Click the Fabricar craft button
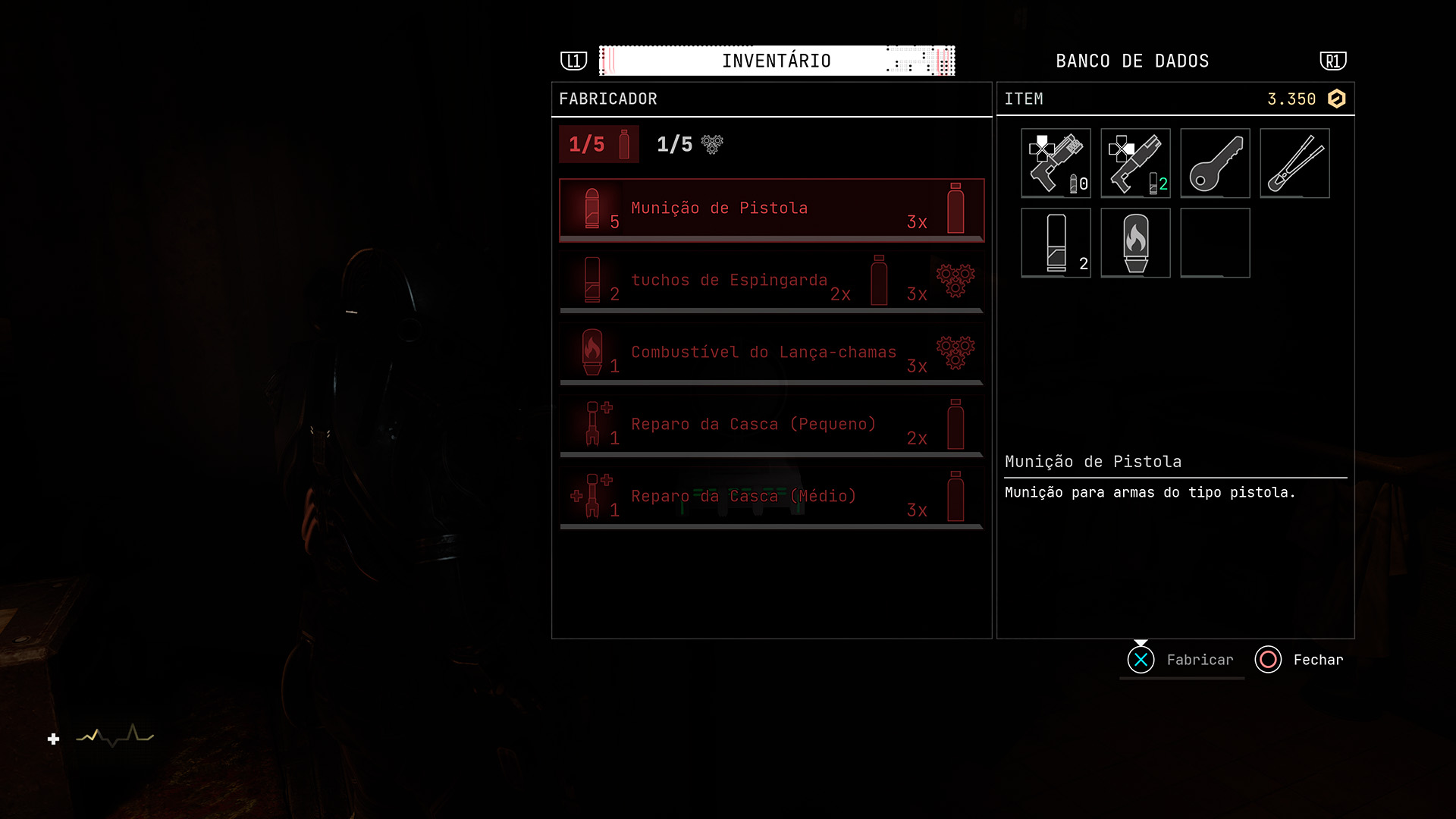 [1181, 660]
